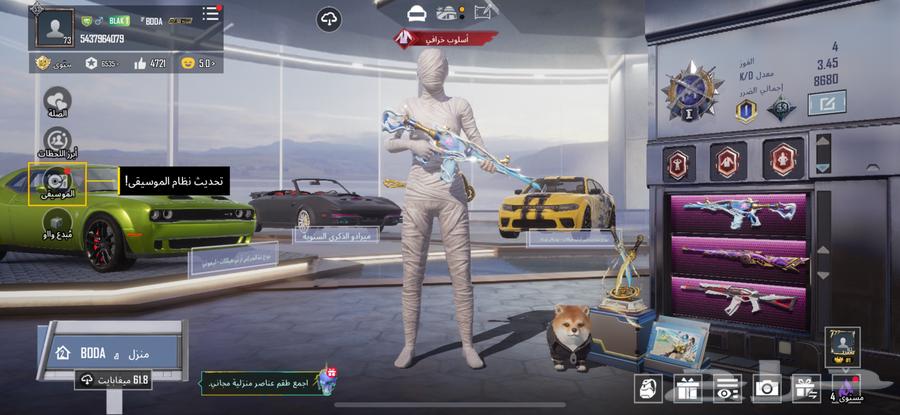Open the camera screenshot mode
The height and width of the screenshot is (415, 900).
767,388
